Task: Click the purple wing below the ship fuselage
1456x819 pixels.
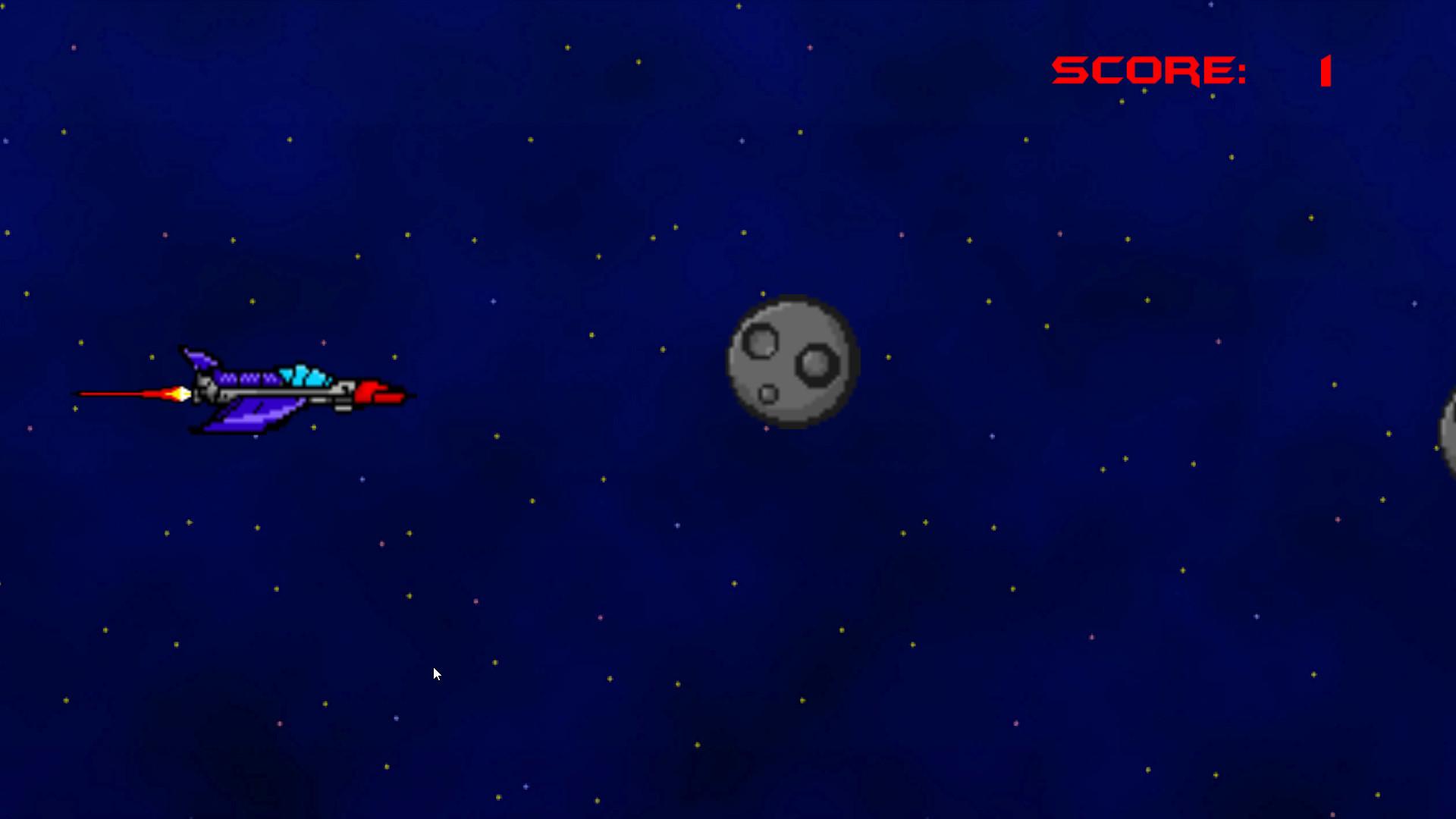Action: 250,417
